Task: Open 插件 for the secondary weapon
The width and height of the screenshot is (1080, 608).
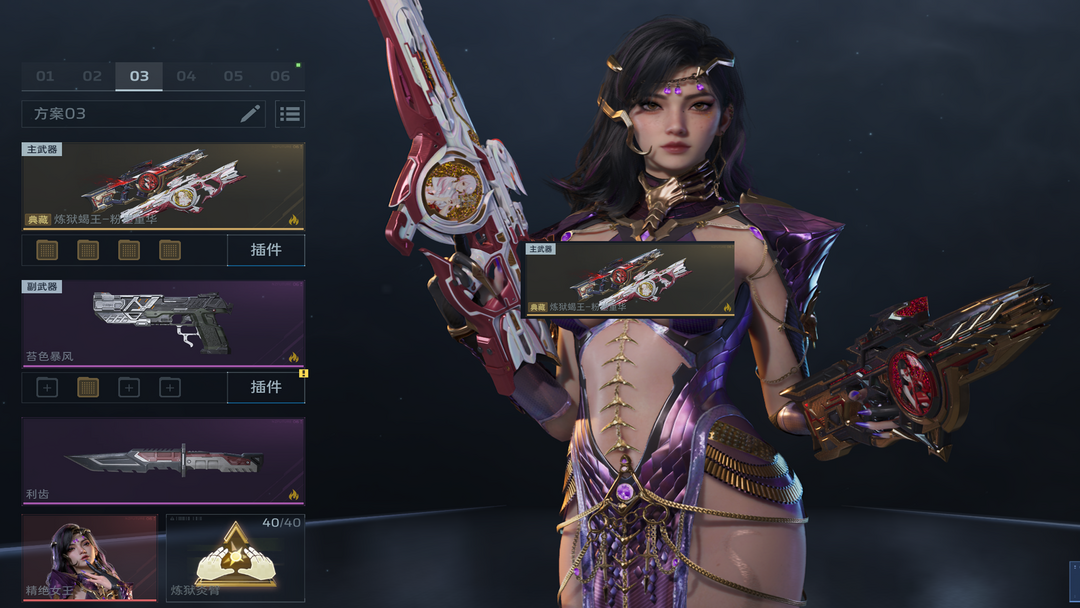Action: click(266, 387)
